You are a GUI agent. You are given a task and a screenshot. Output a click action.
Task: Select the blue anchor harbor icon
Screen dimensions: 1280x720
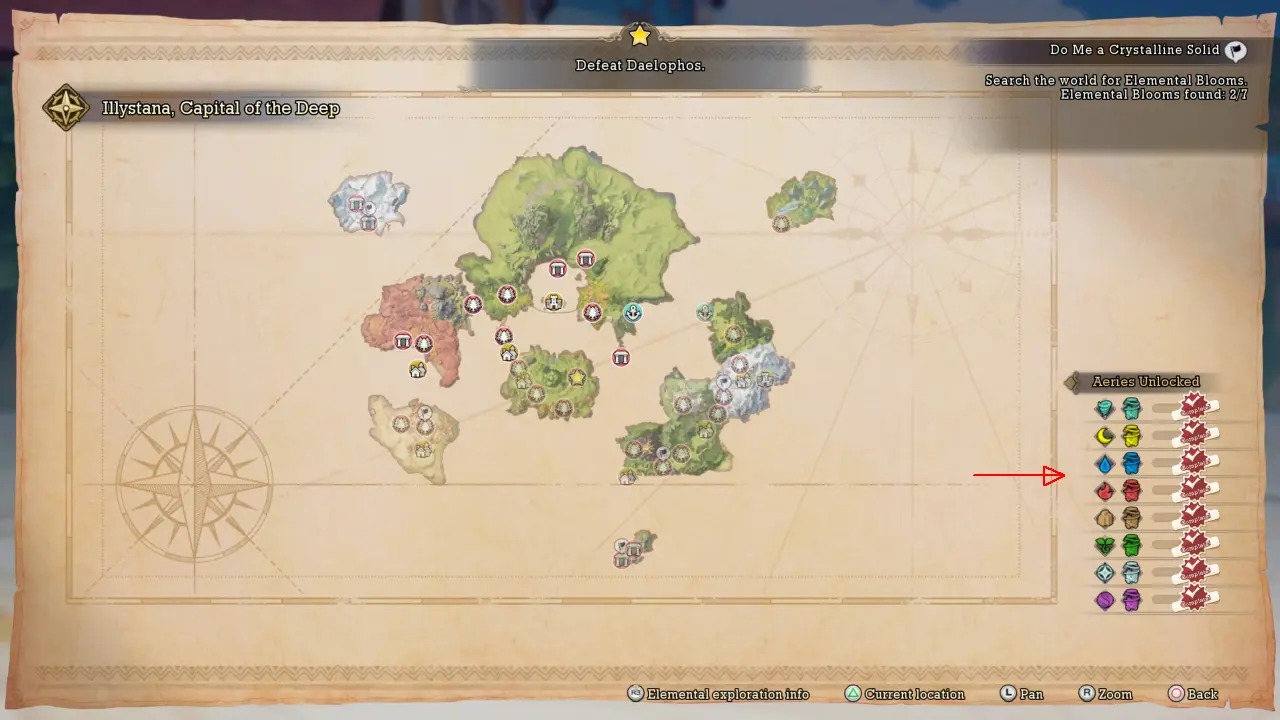633,313
